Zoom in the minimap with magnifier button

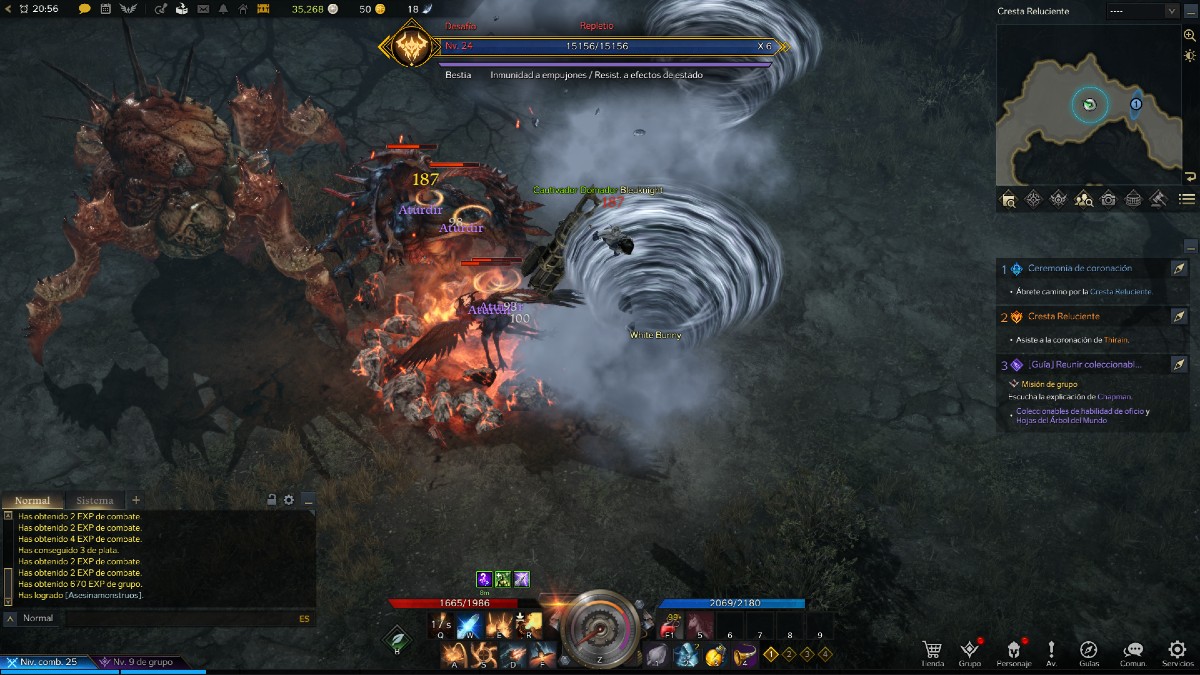click(x=1189, y=35)
